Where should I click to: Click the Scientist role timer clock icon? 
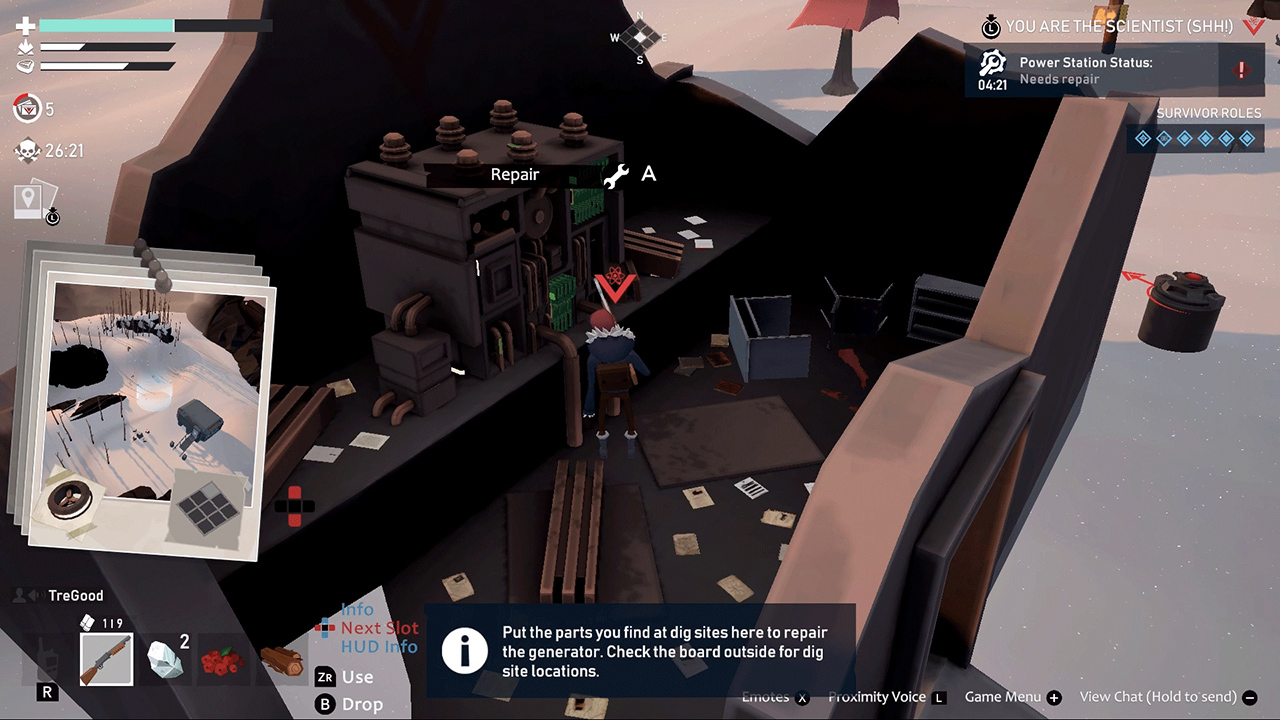click(x=991, y=27)
